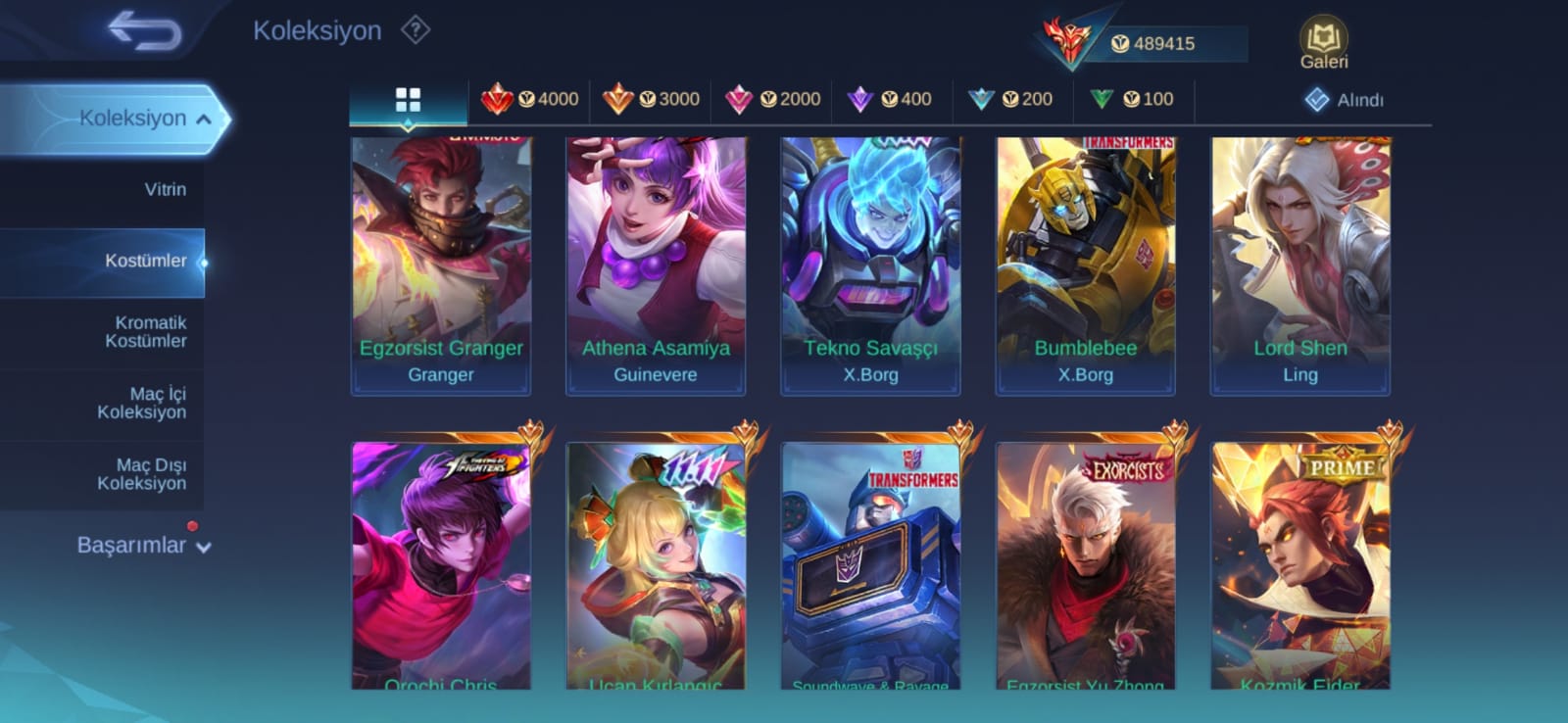Select the Kostümler menu entry
The height and width of the screenshot is (723, 1568).
pos(145,261)
